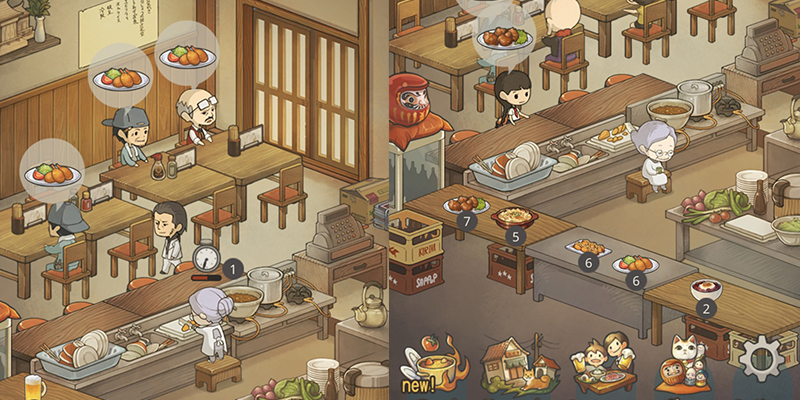Select the fried chicken plate with 7 servings
Screen dimensions: 800x400
click(x=466, y=204)
